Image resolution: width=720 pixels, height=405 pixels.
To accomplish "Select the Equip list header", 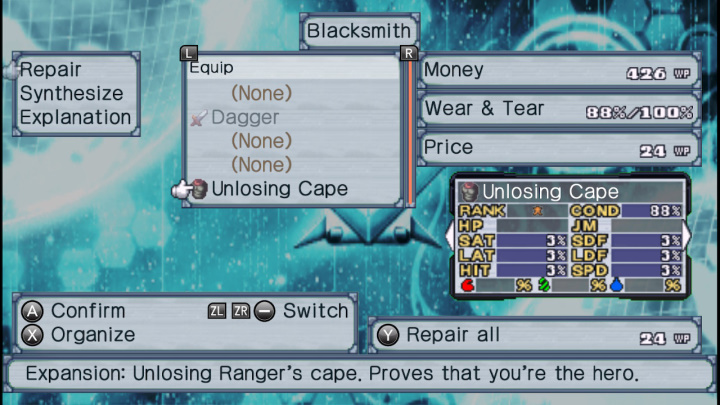I will 211,69.
